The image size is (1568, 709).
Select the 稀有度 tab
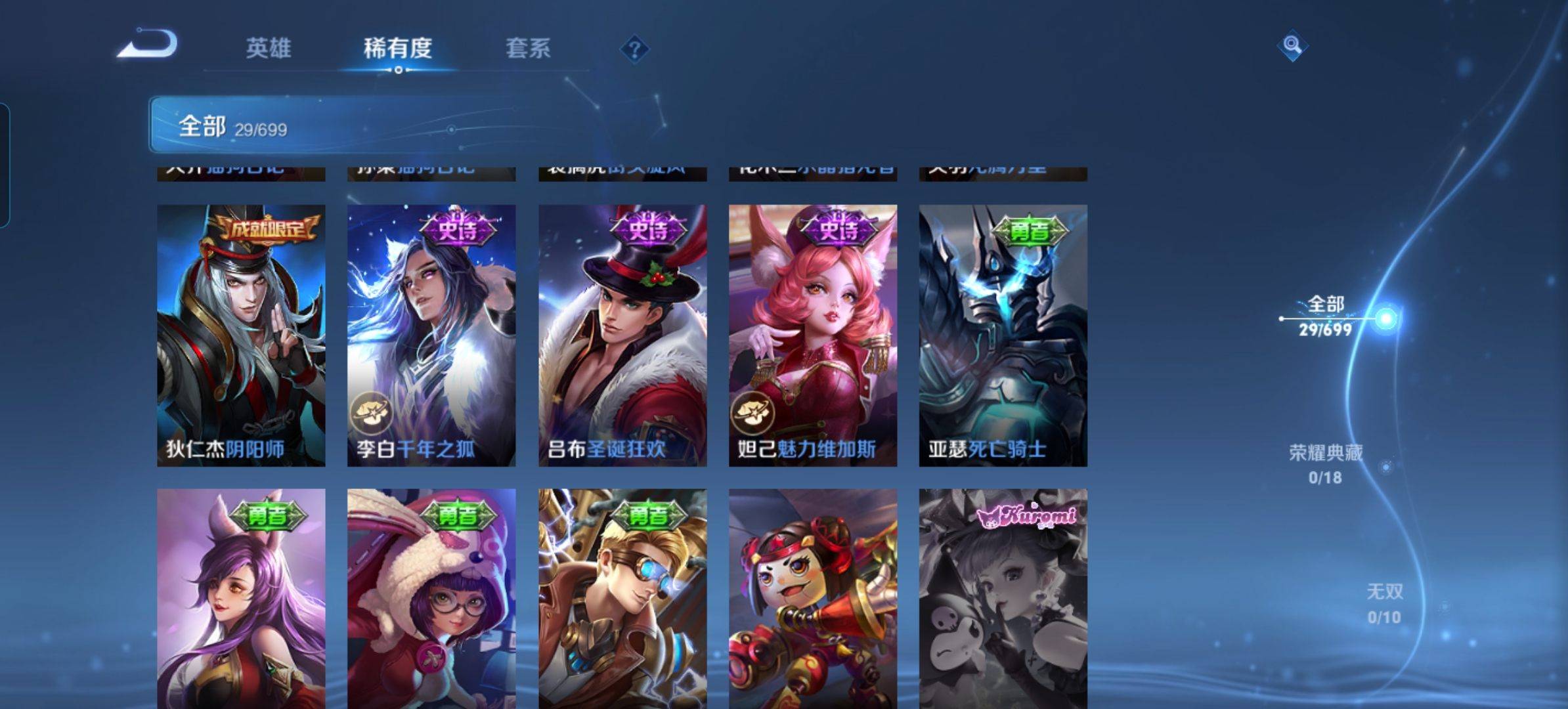click(397, 48)
